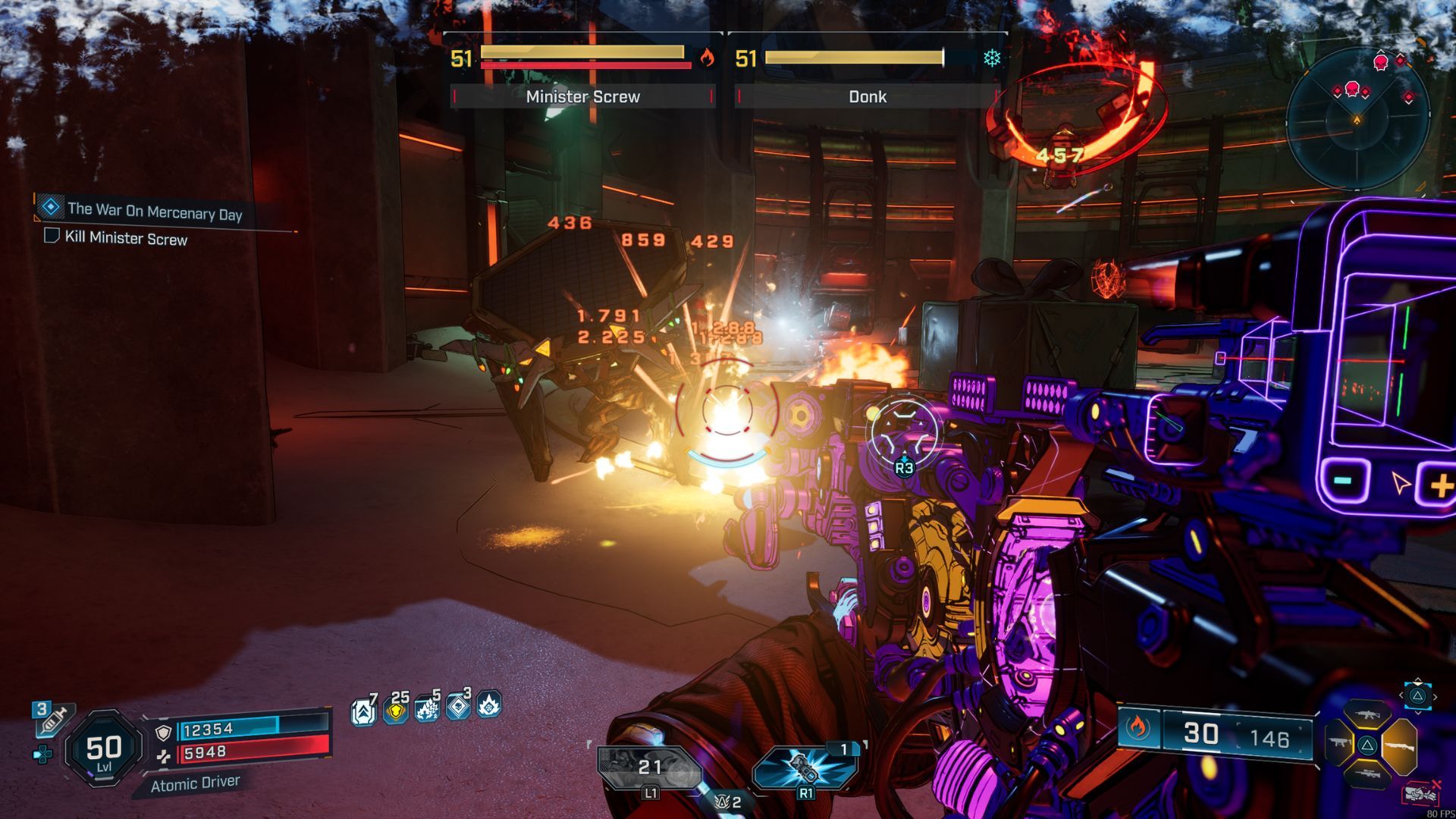The image size is (1456, 819).
Task: Switch to the bottom sniper rifle slot
Action: [x=1367, y=773]
